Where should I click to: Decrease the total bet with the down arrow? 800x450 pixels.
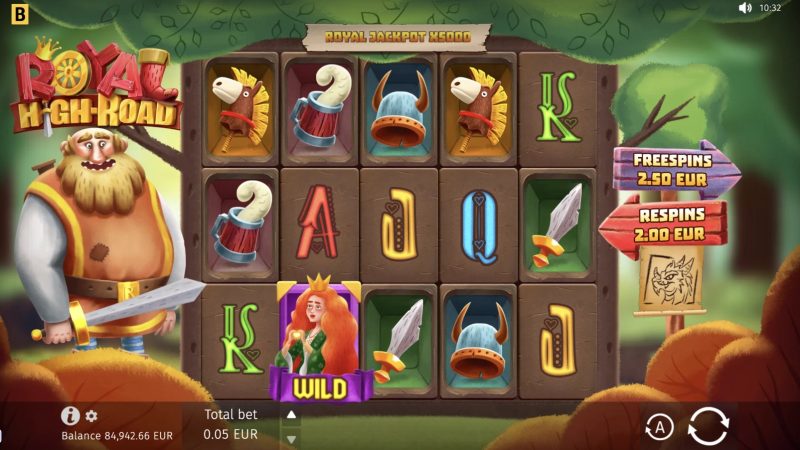[x=291, y=438]
